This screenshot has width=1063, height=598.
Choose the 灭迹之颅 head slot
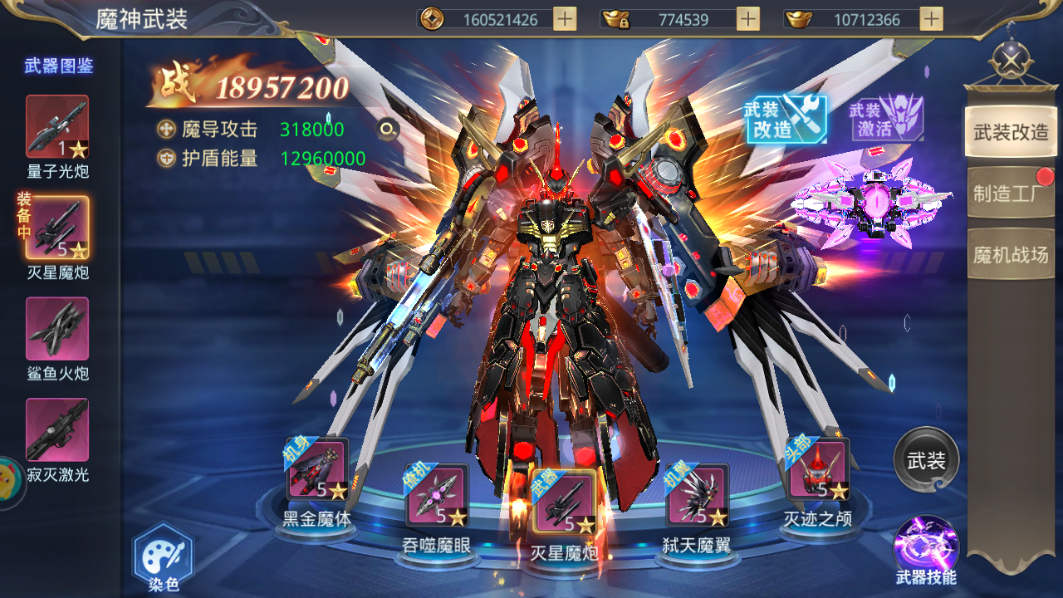tap(817, 471)
